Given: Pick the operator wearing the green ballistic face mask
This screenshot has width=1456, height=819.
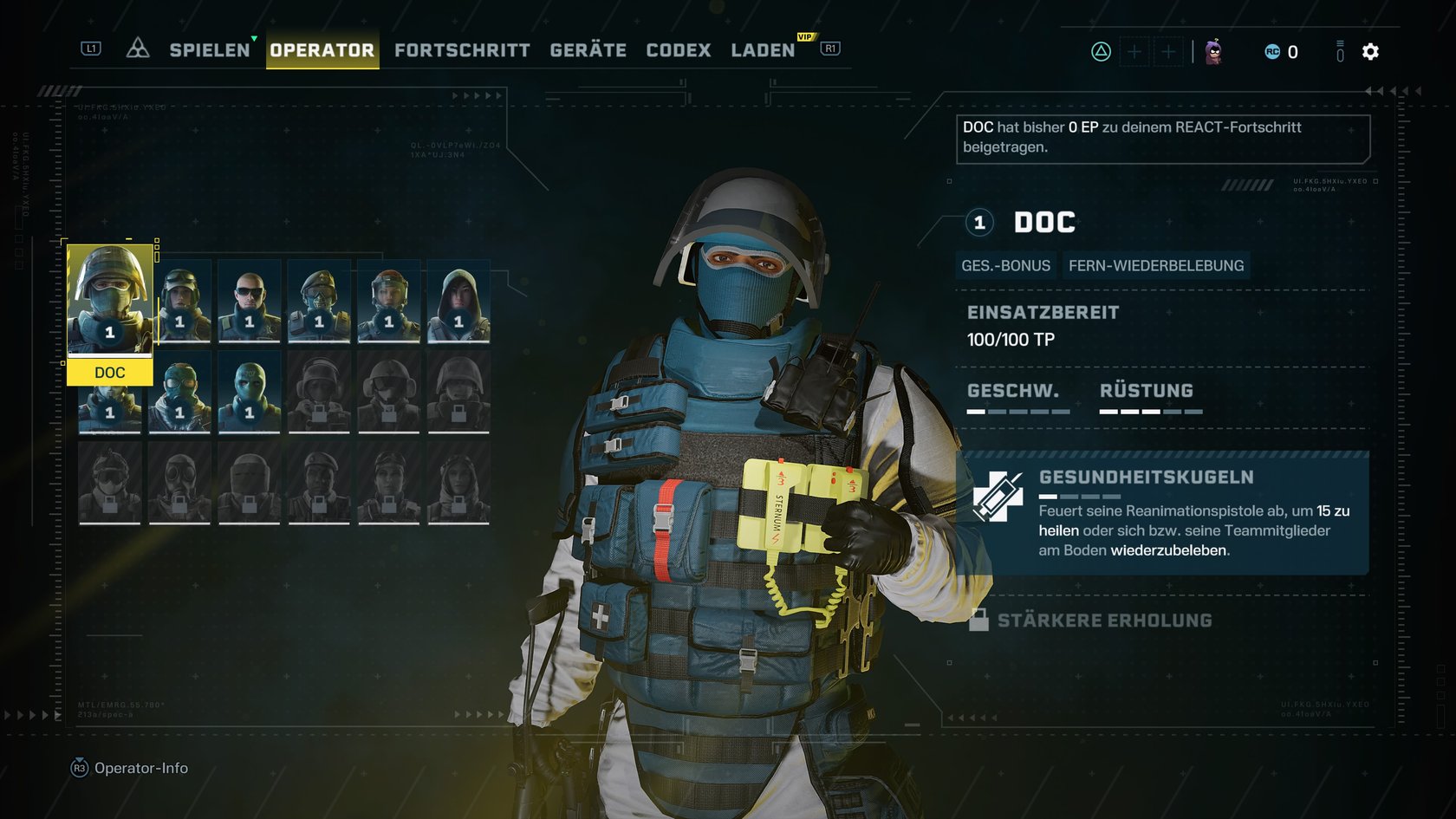Looking at the screenshot, I should (x=250, y=392).
